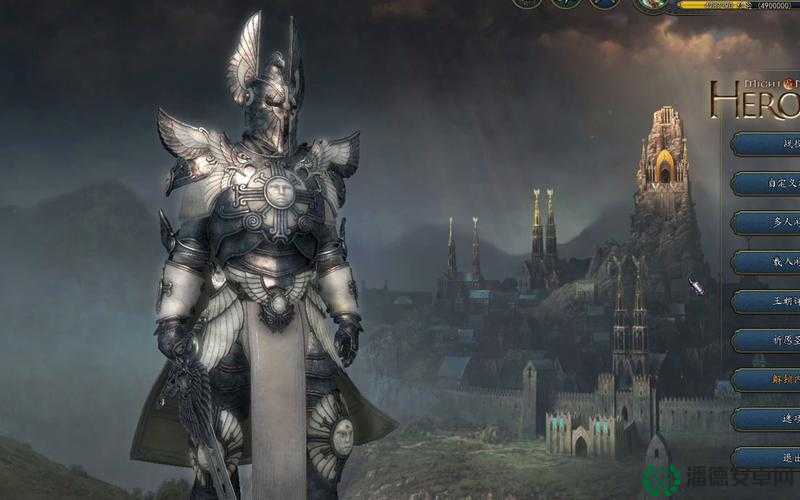Select the load game (载入) button
The width and height of the screenshot is (800, 500).
768,262
